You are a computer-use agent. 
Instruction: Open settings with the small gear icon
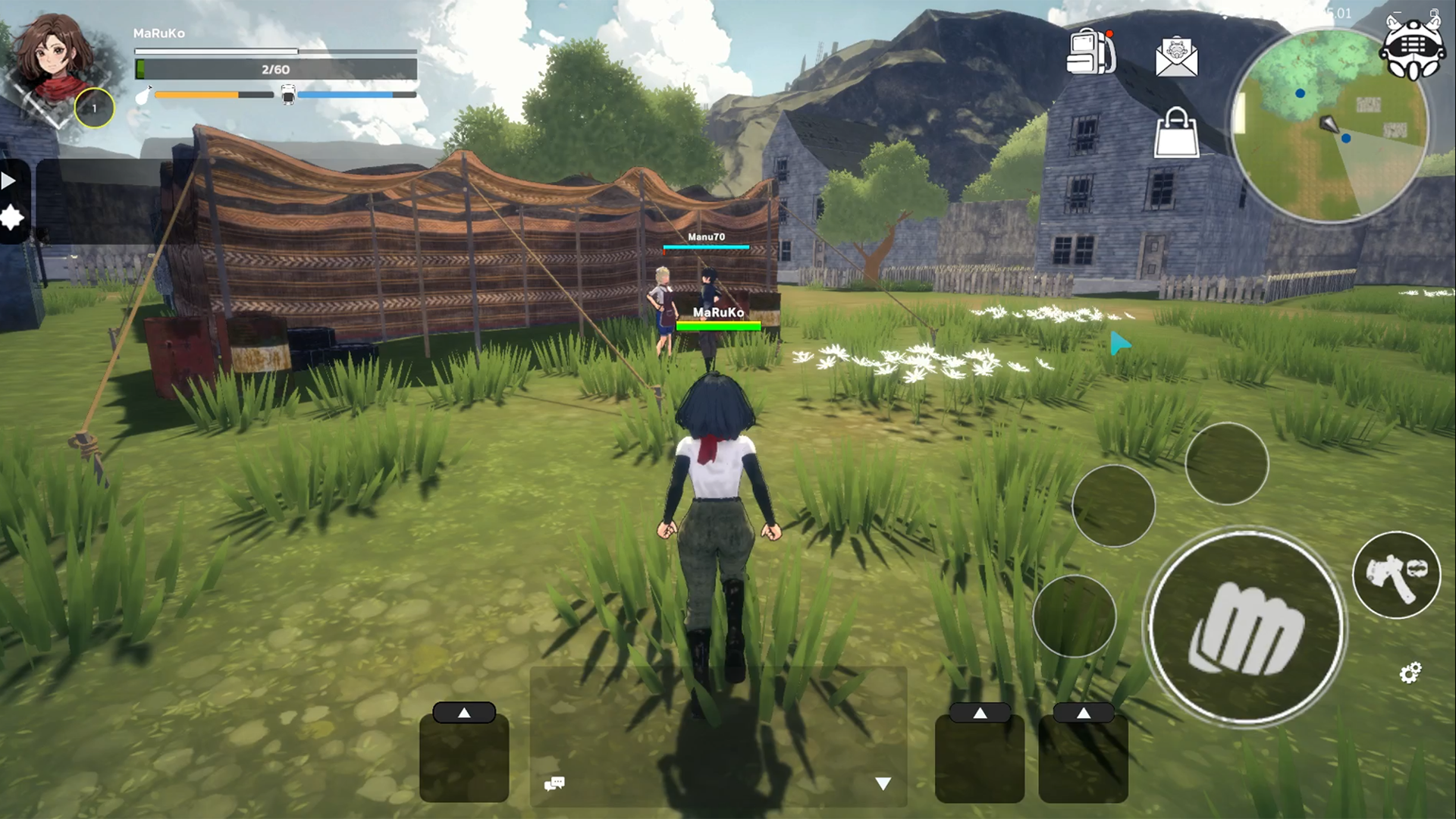(1410, 673)
